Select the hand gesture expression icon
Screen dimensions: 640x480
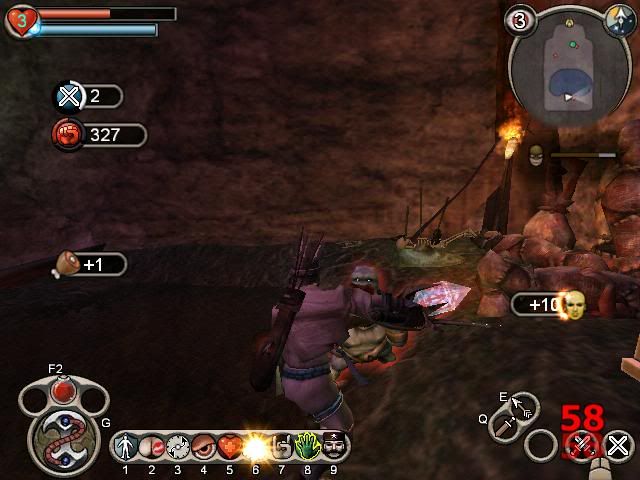(x=282, y=446)
